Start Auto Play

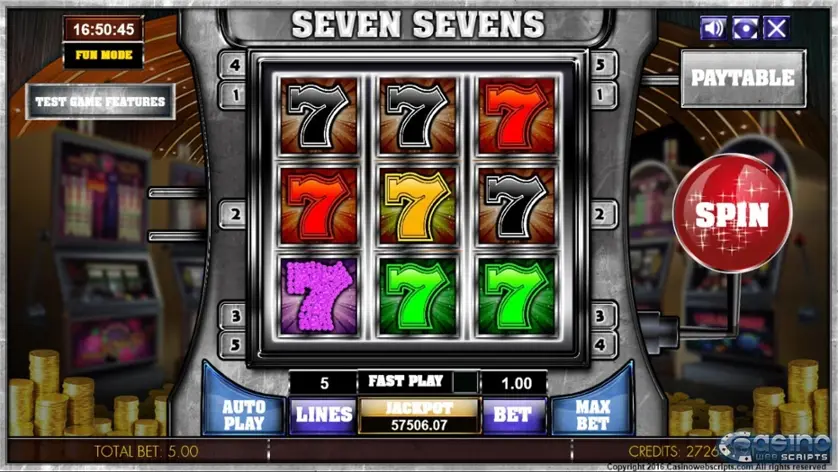243,412
